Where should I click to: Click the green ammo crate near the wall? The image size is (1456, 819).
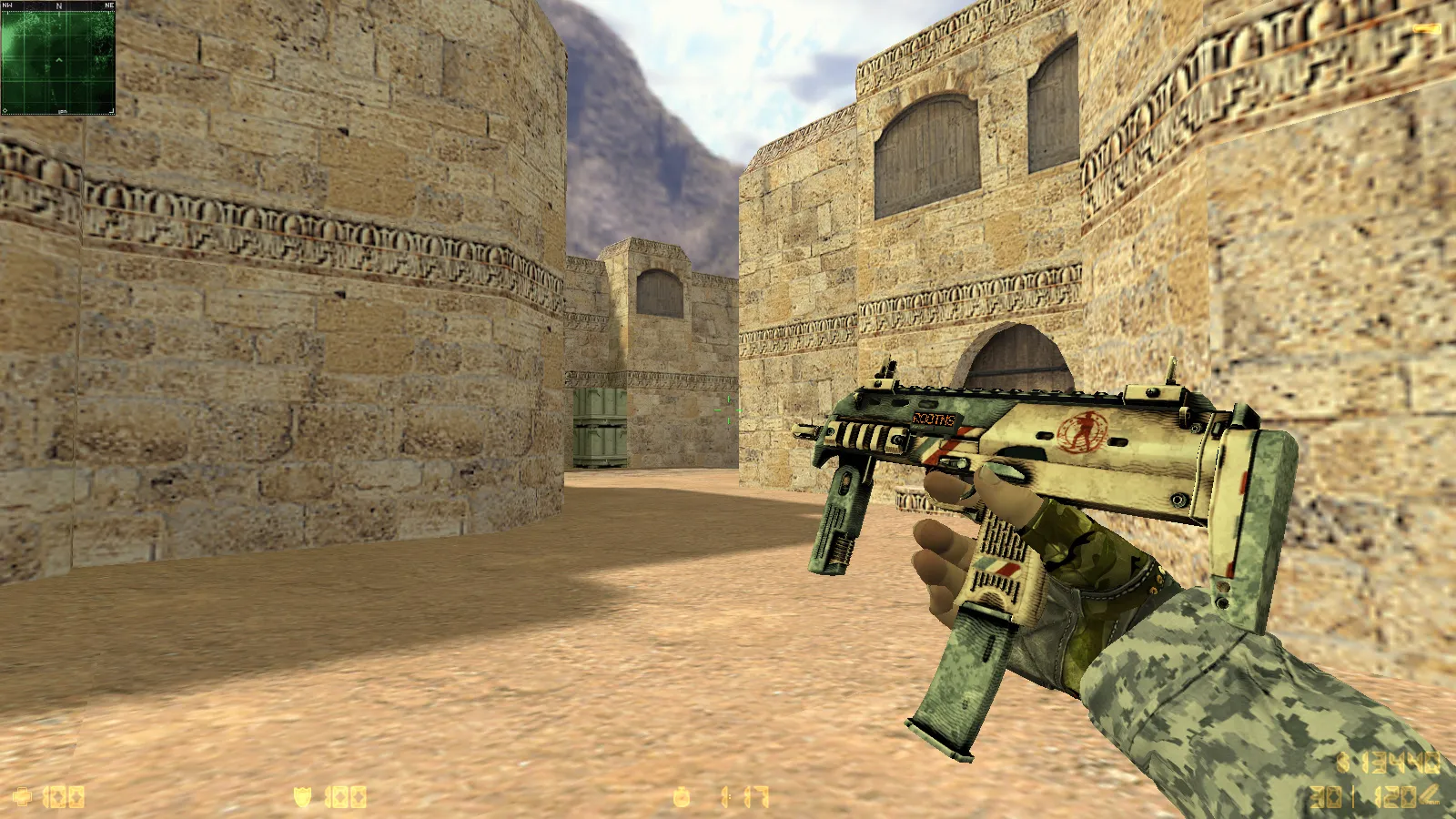coord(600,426)
